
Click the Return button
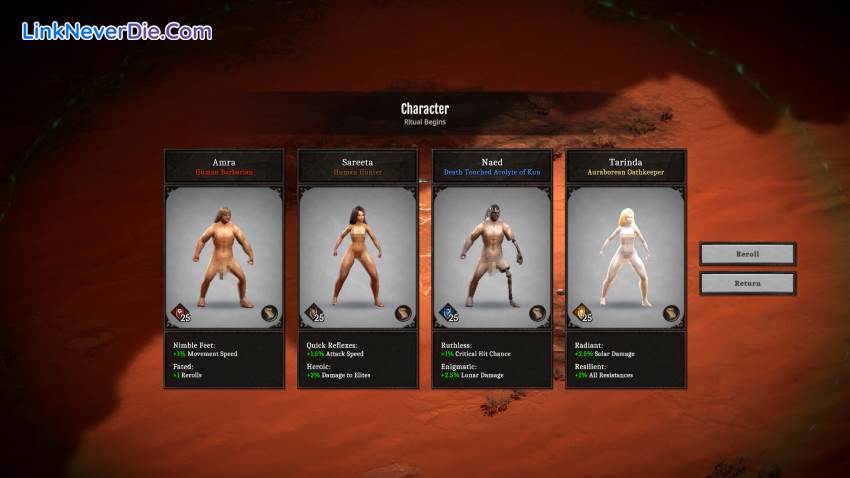click(x=747, y=283)
